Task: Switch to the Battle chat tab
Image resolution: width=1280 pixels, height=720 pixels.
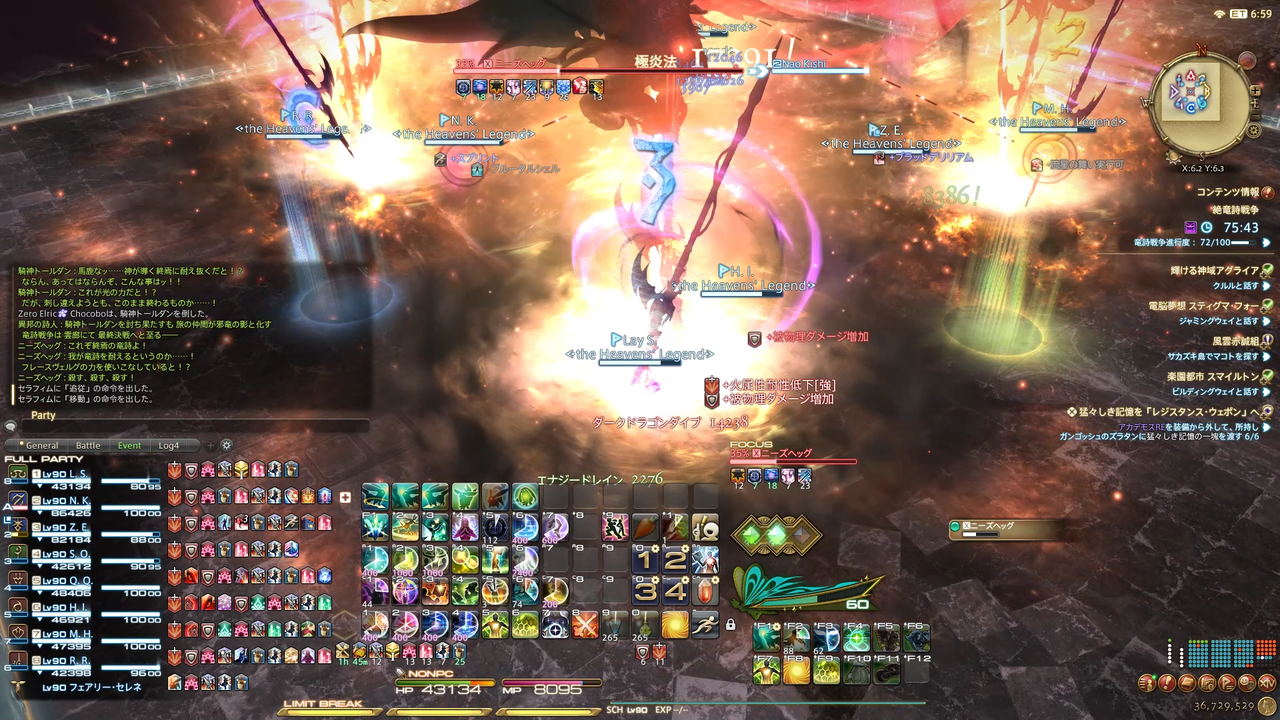Action: 87,445
